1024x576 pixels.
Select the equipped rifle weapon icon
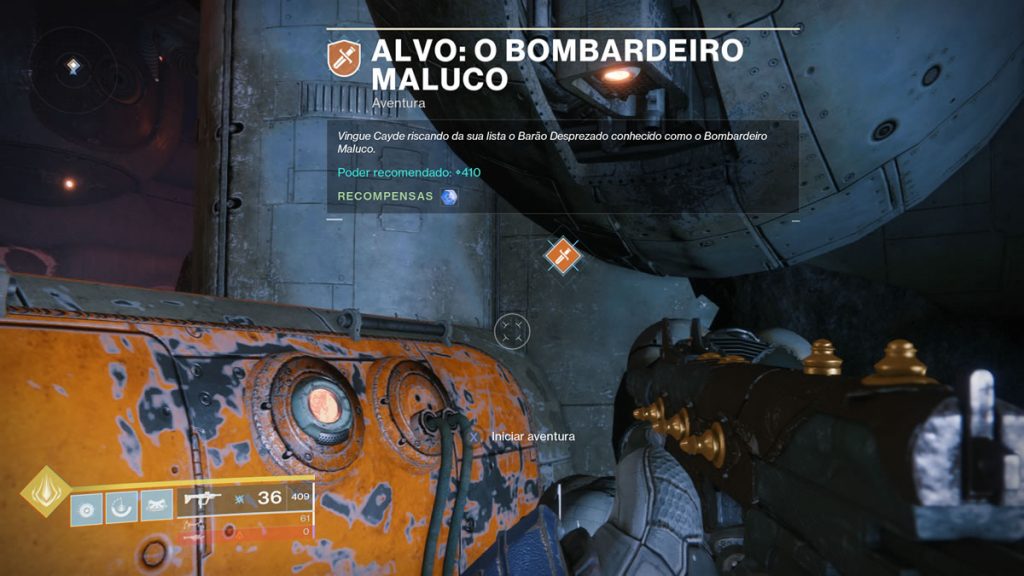(x=204, y=498)
